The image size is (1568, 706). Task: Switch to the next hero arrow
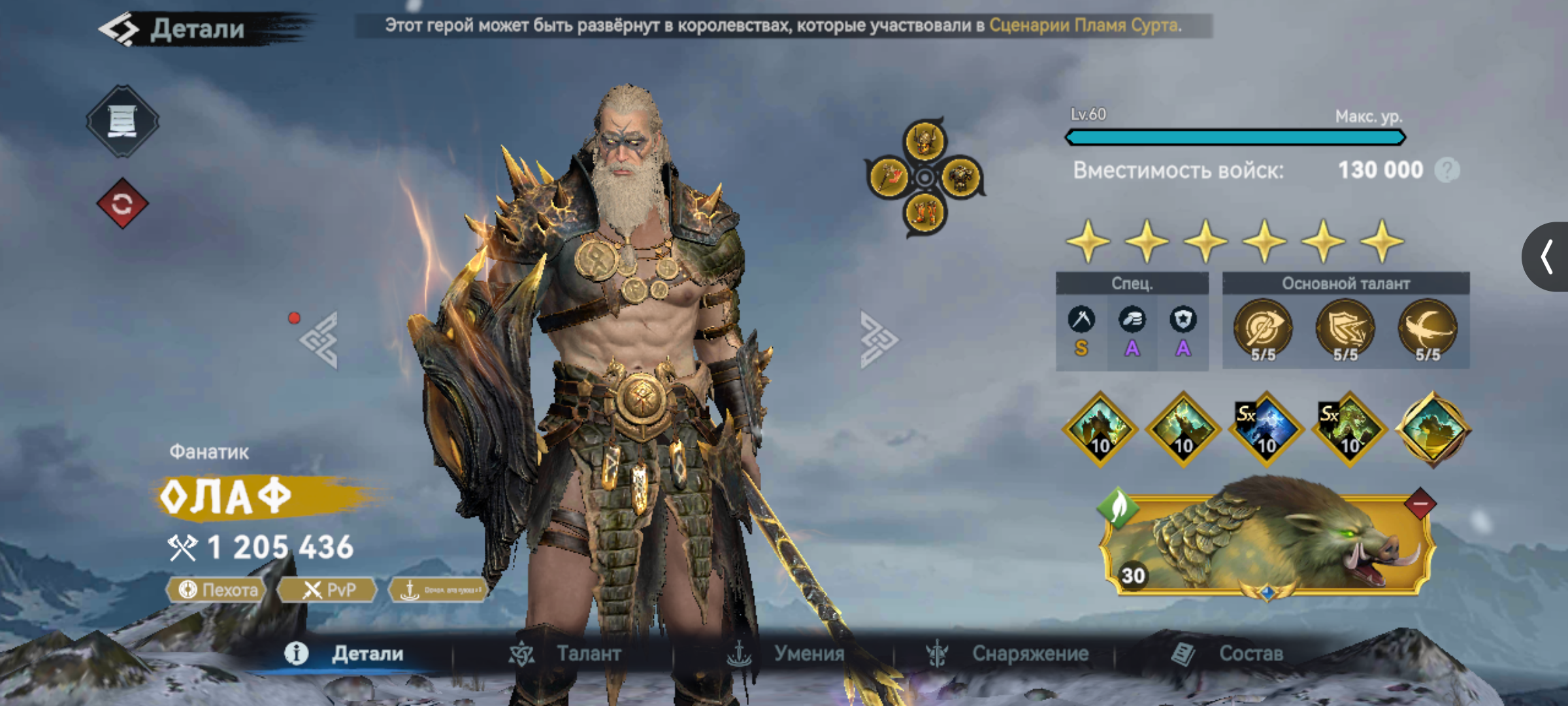coord(878,340)
